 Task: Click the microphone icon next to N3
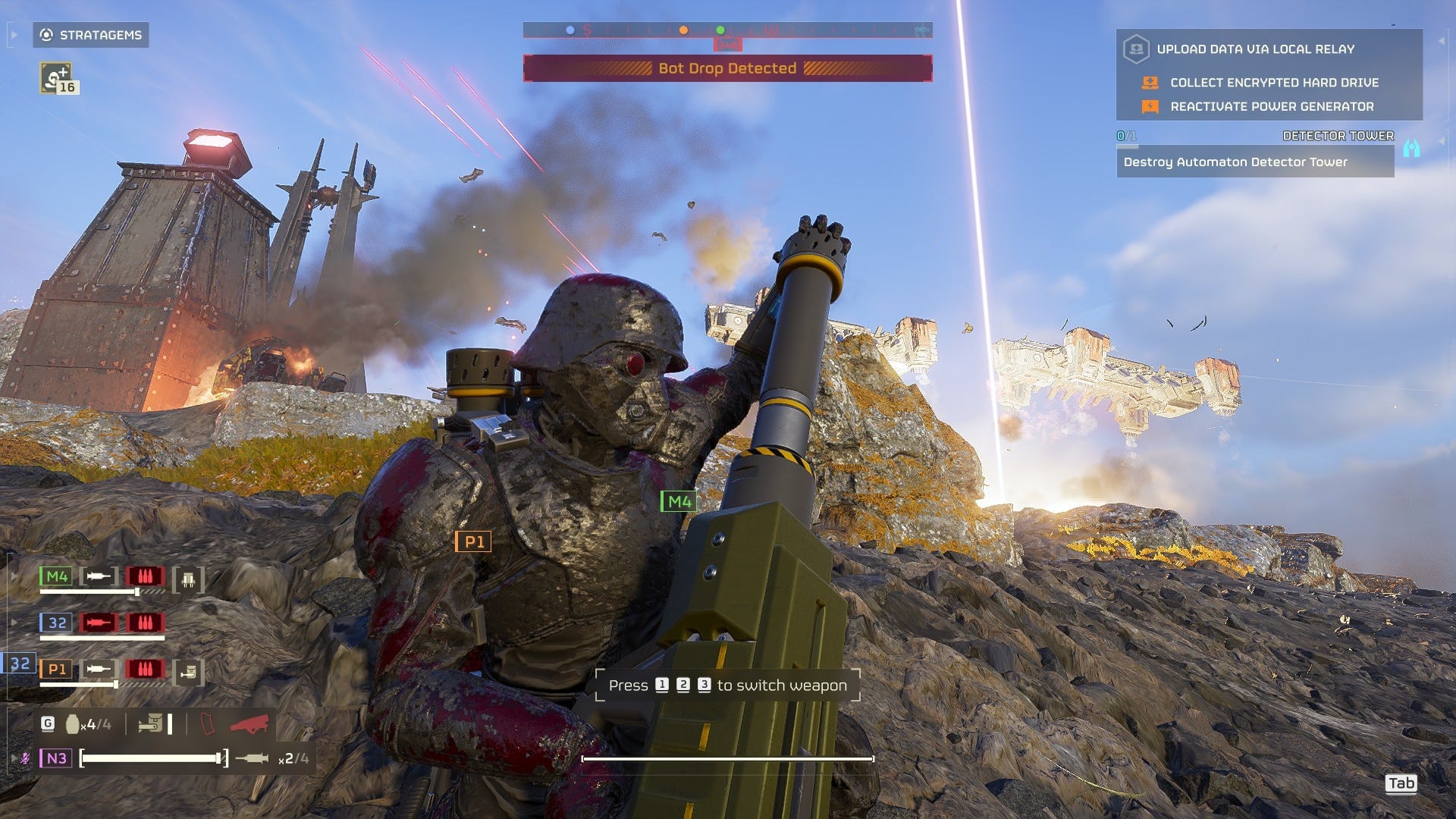click(x=26, y=758)
